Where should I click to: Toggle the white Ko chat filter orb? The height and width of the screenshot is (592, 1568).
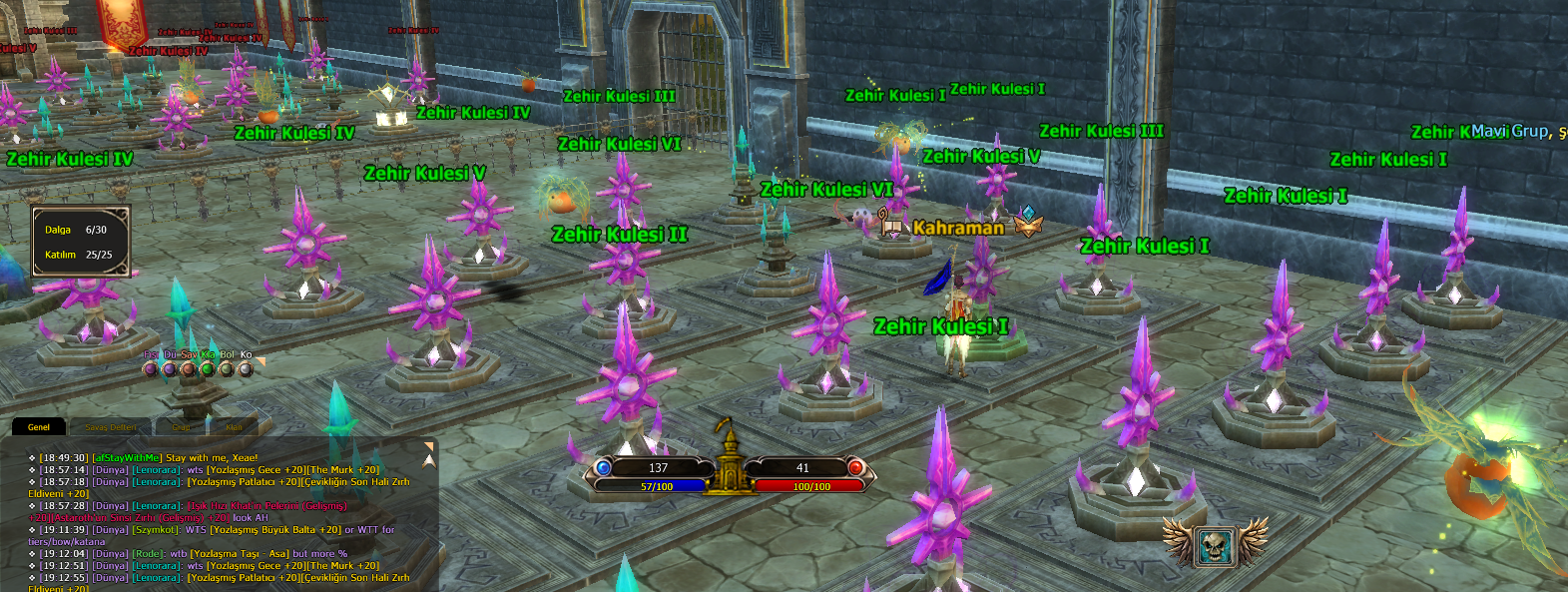point(246,369)
